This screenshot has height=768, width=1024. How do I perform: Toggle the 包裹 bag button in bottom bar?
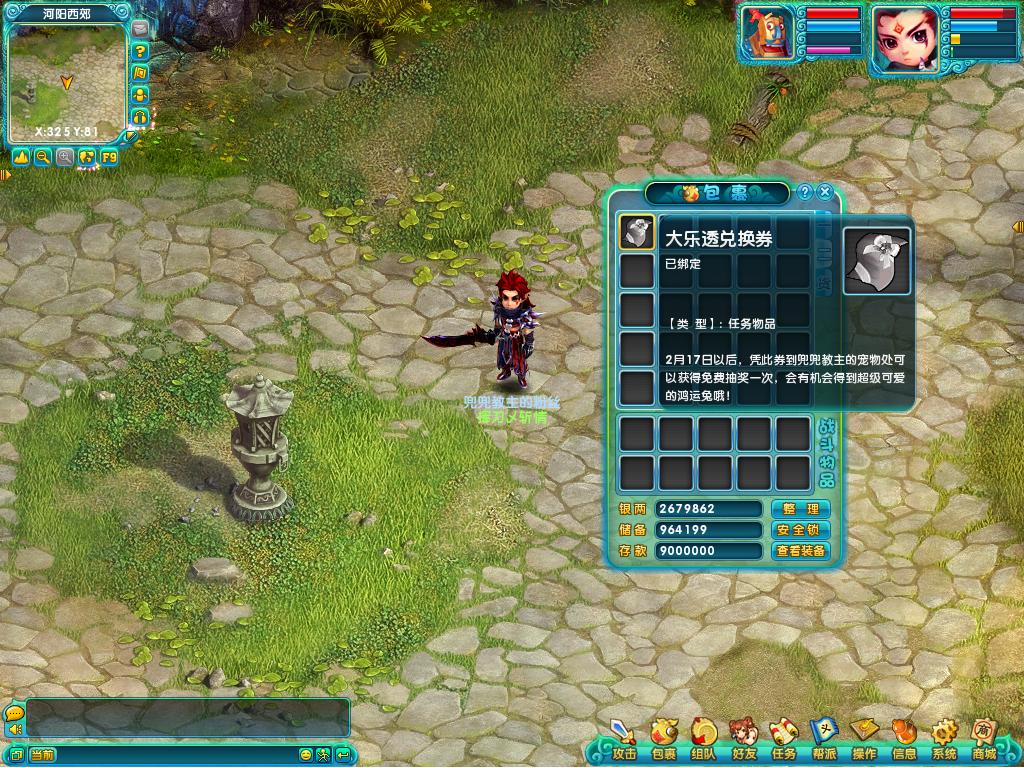(x=663, y=738)
